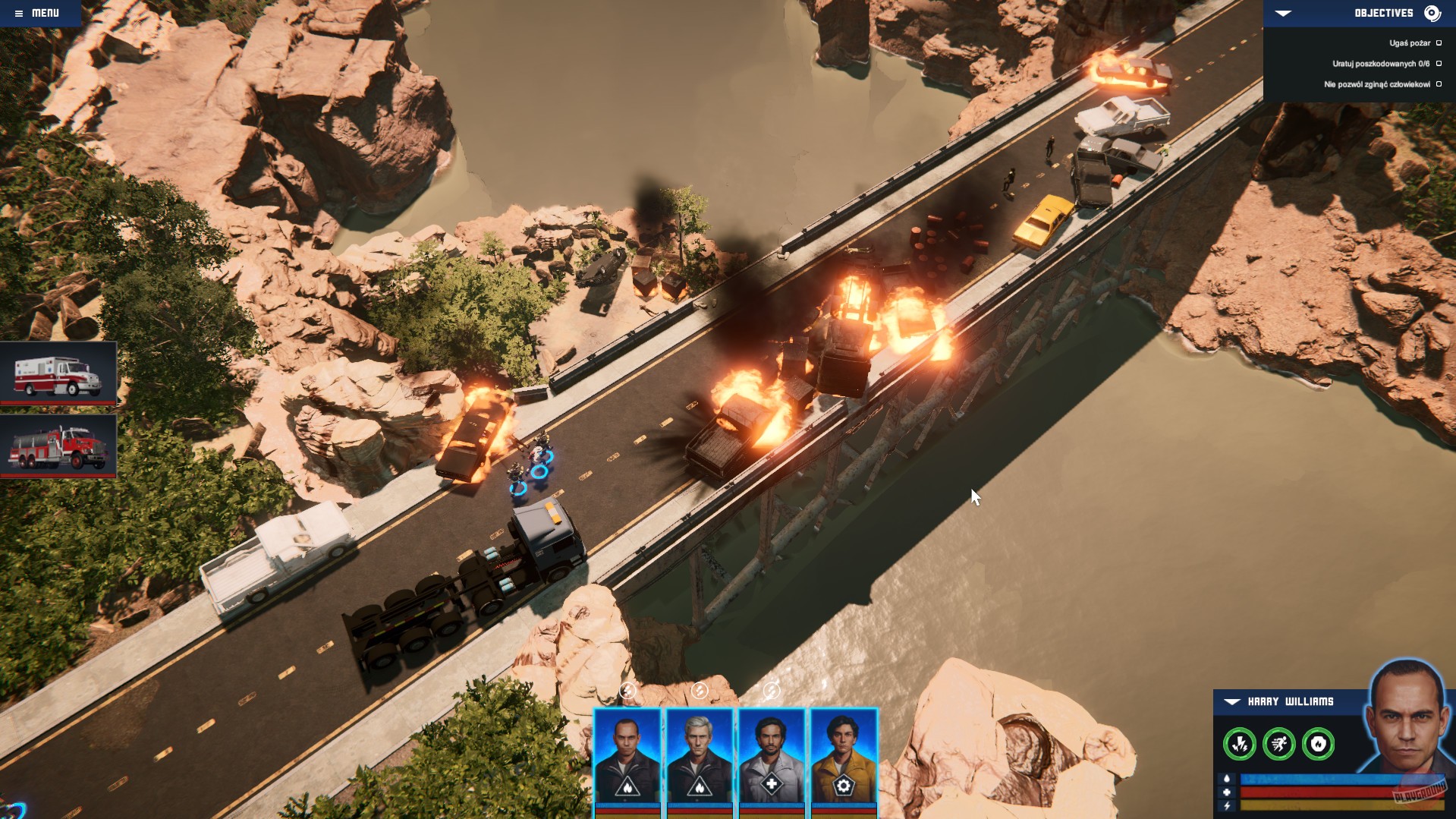
Task: Dispatch the fire truck from the left sidebar
Action: 58,447
